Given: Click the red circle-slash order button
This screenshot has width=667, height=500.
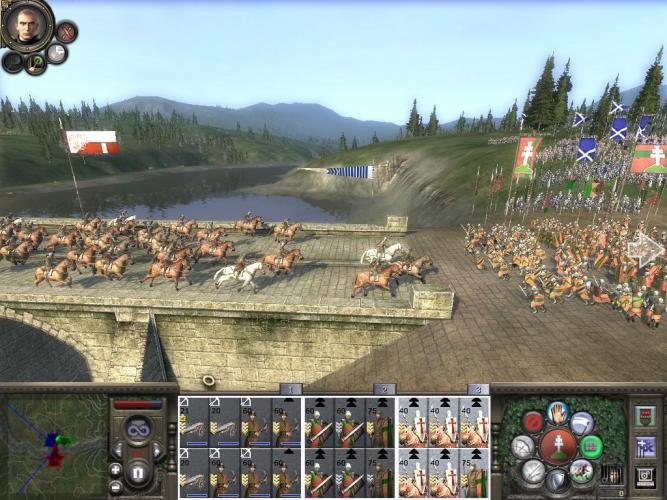Looking at the screenshot, I should 532,422.
